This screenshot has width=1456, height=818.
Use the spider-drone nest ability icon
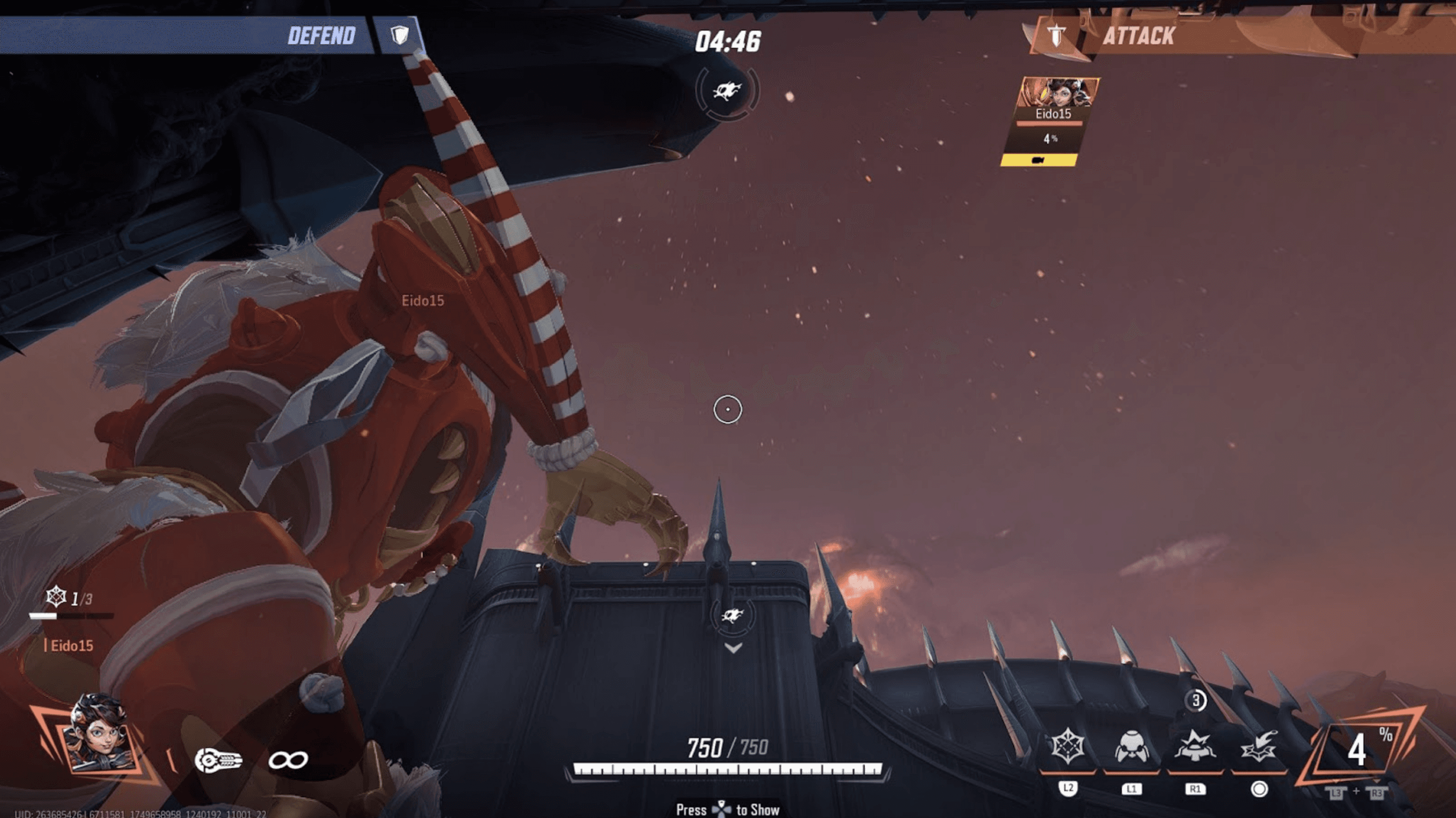[1131, 748]
